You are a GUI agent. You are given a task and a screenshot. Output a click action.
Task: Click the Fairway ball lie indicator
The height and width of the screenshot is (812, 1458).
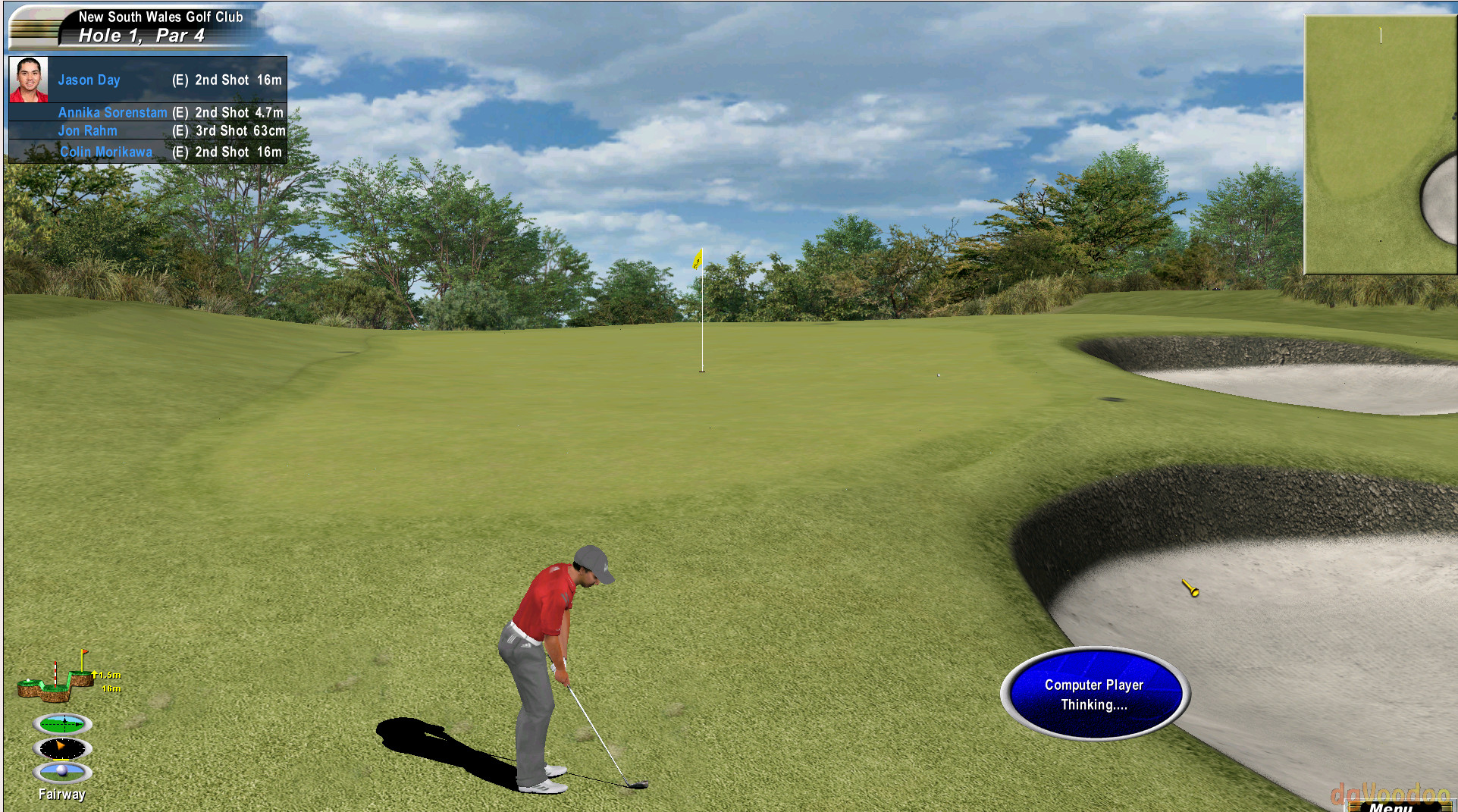click(x=63, y=773)
